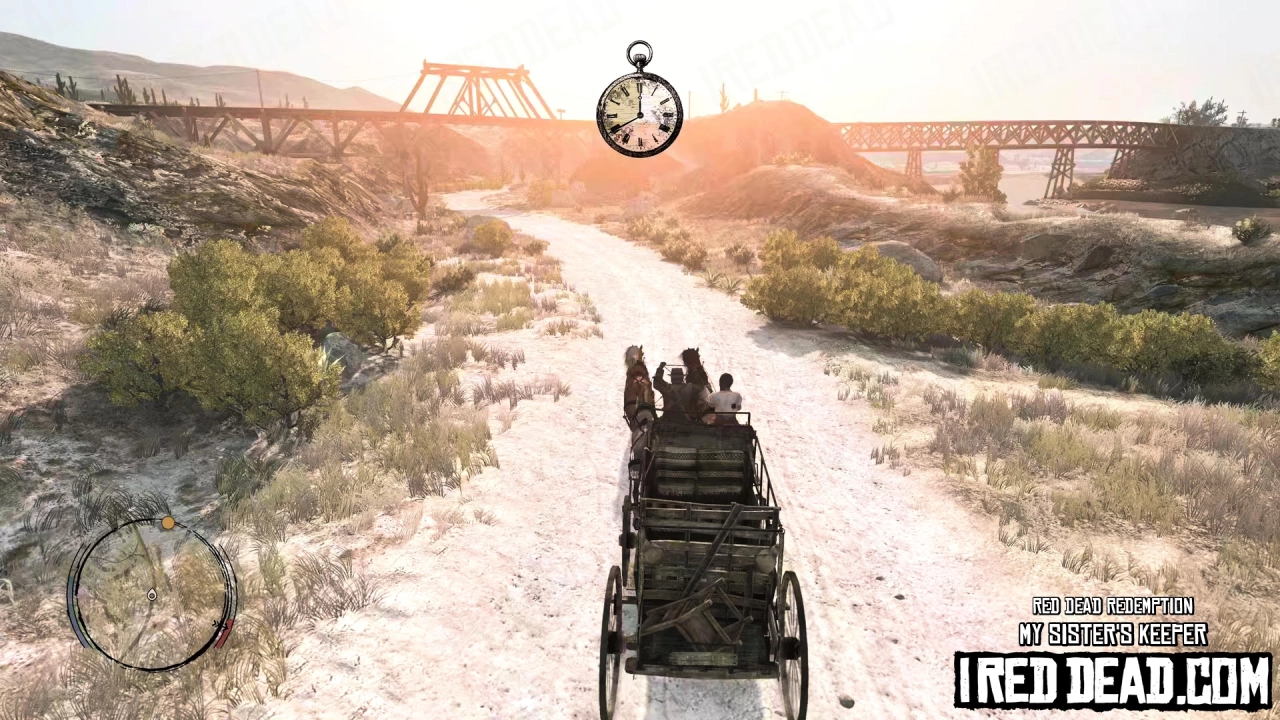Click the RED DEAD REDEMPTION label
Image resolution: width=1280 pixels, height=720 pixels.
(1113, 606)
